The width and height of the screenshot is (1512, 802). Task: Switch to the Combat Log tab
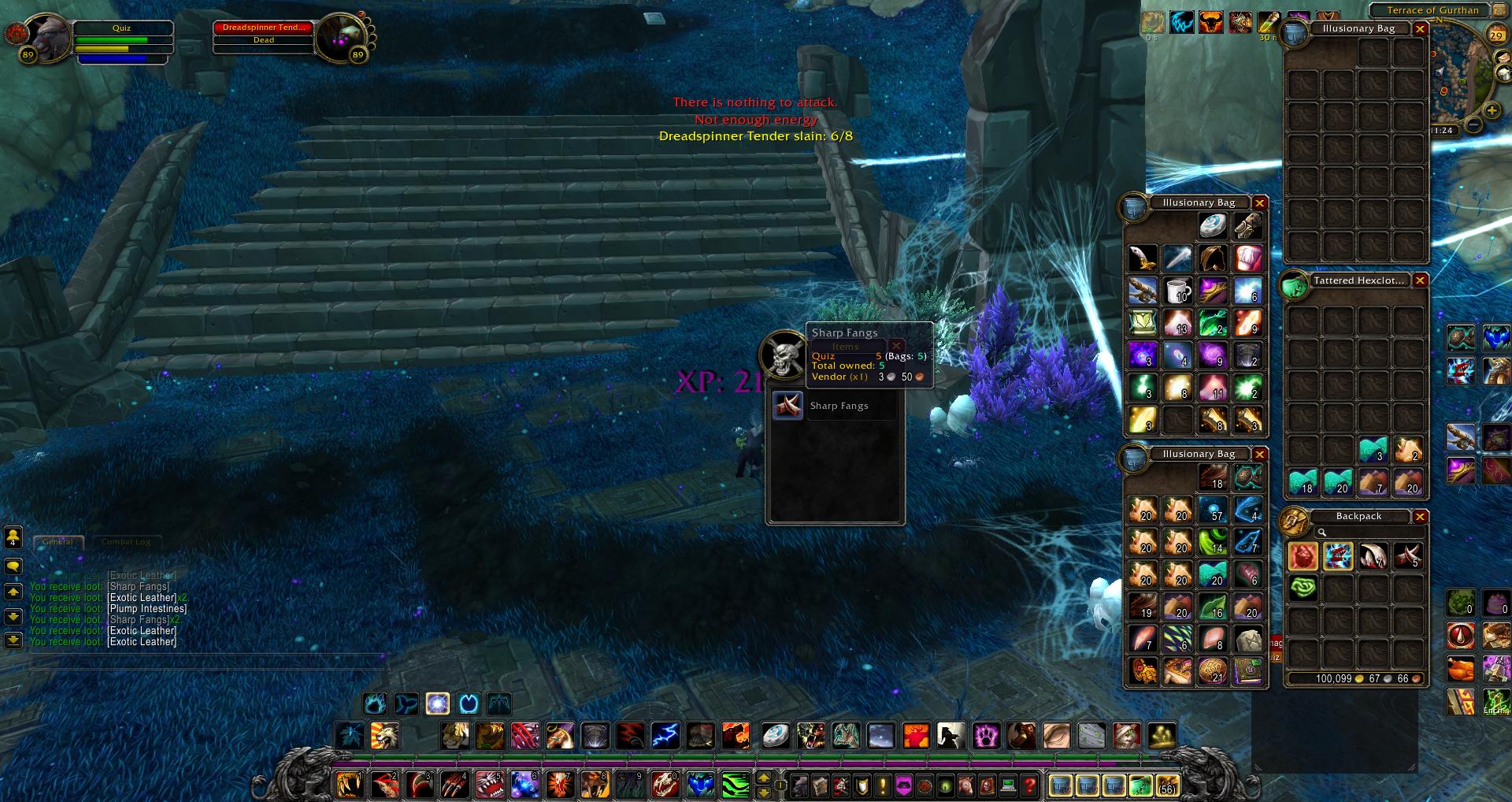click(x=125, y=542)
